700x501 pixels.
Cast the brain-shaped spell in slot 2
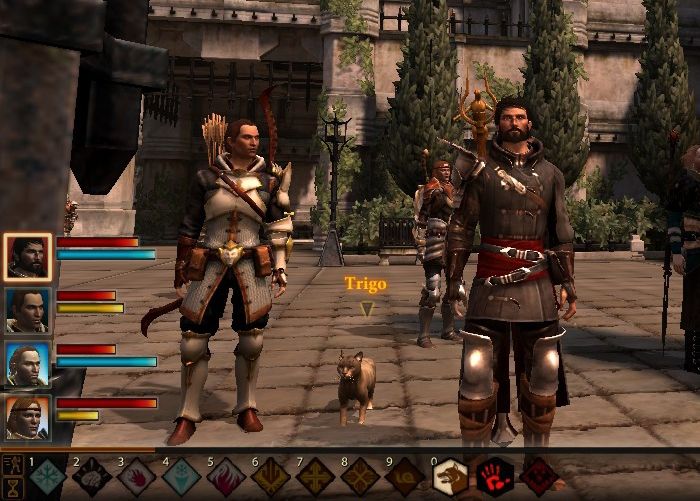click(91, 478)
